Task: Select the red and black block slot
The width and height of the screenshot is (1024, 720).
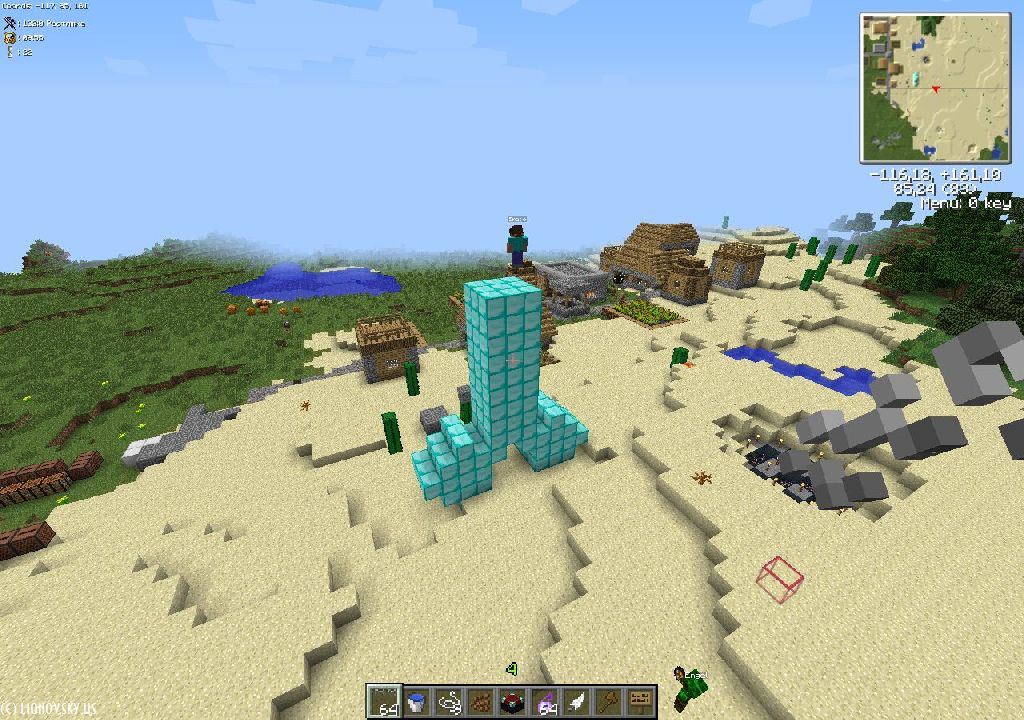Action: (x=512, y=701)
